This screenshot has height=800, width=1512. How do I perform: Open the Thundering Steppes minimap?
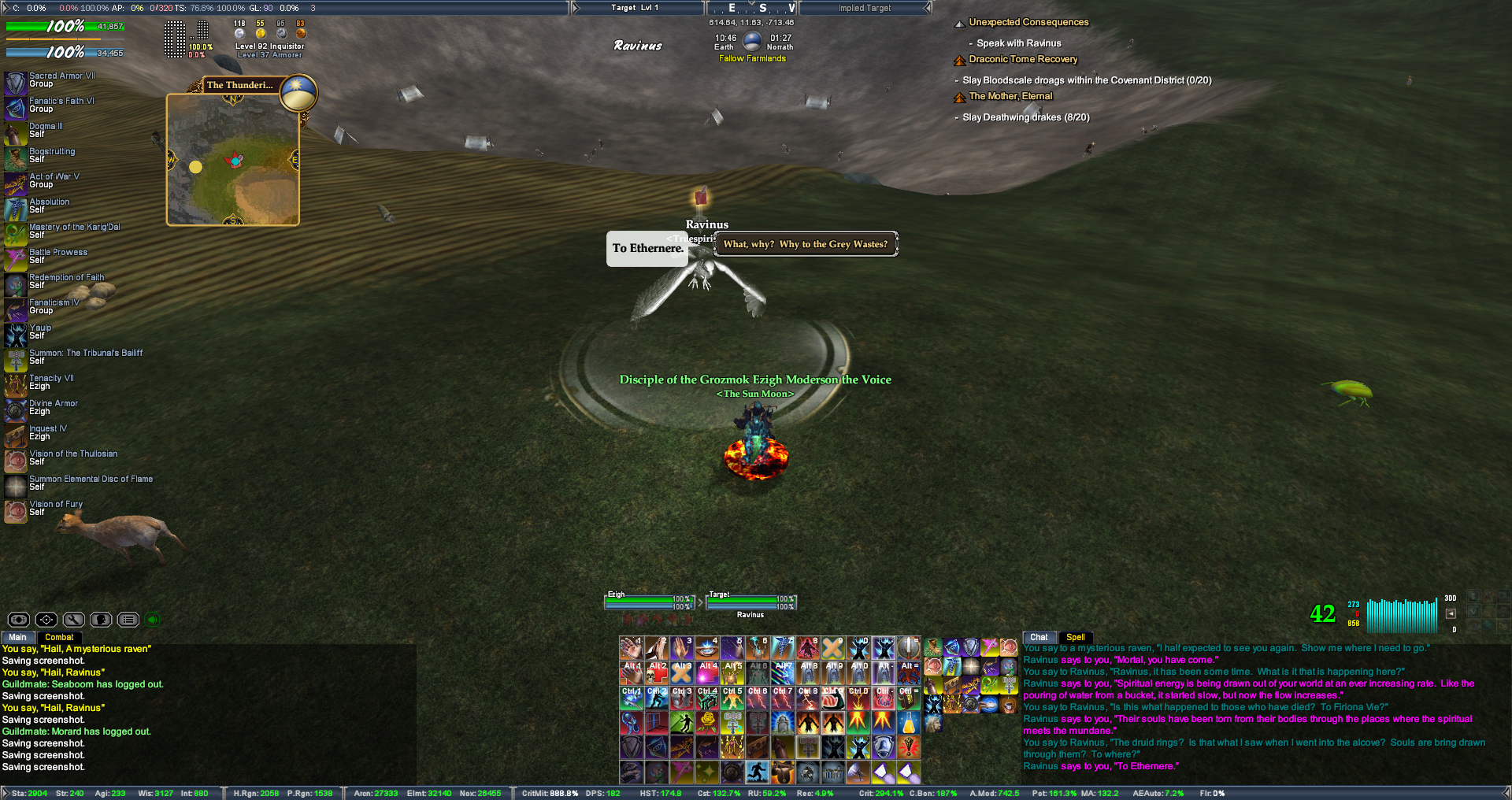pyautogui.click(x=233, y=161)
